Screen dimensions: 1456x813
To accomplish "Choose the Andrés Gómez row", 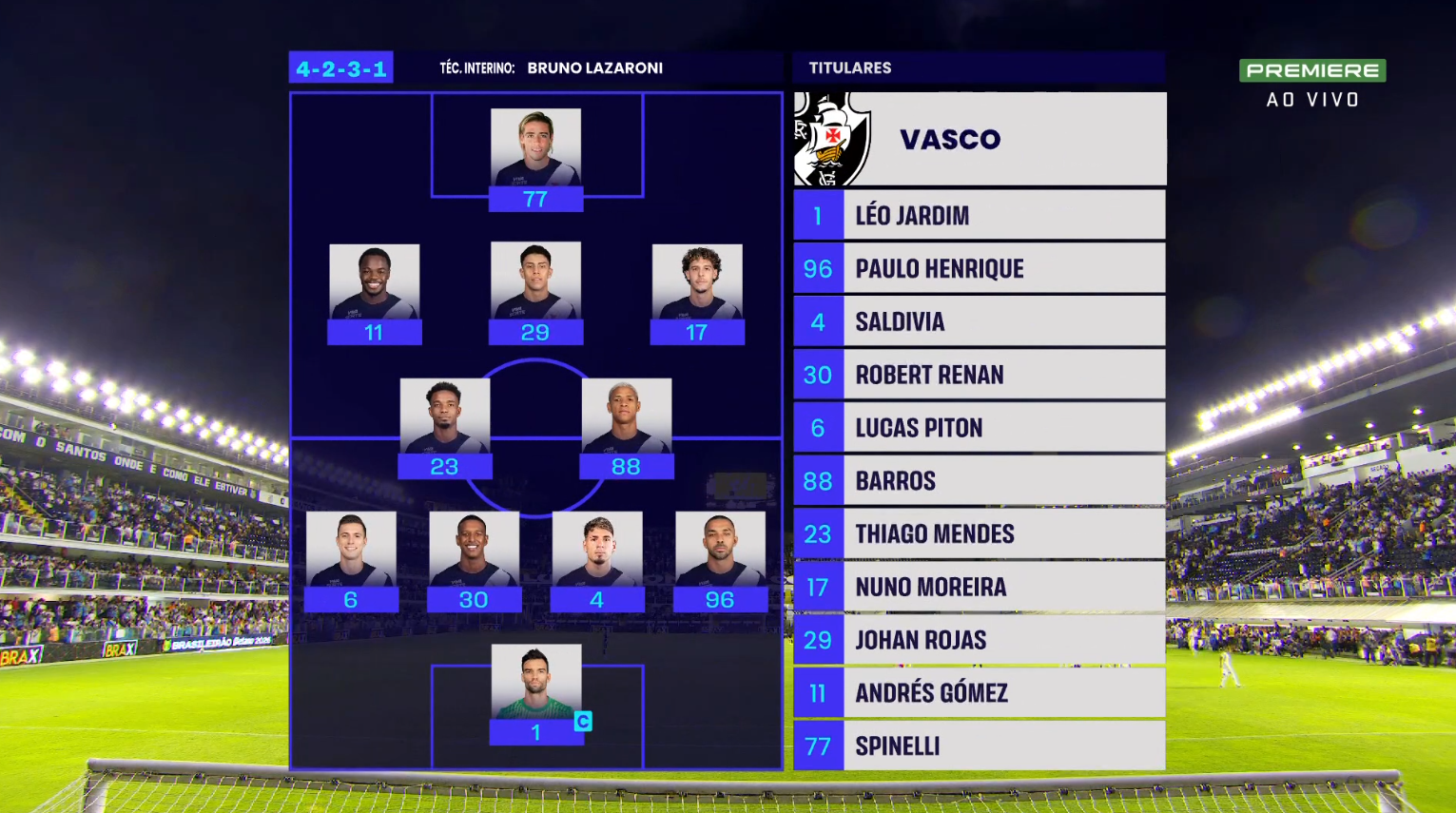I will 979,693.
